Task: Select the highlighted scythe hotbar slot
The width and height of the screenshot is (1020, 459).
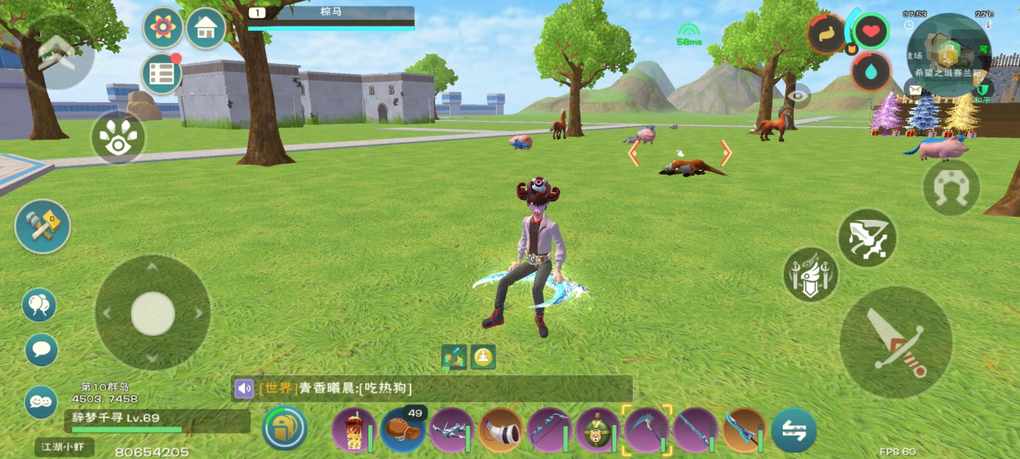Action: coord(645,430)
